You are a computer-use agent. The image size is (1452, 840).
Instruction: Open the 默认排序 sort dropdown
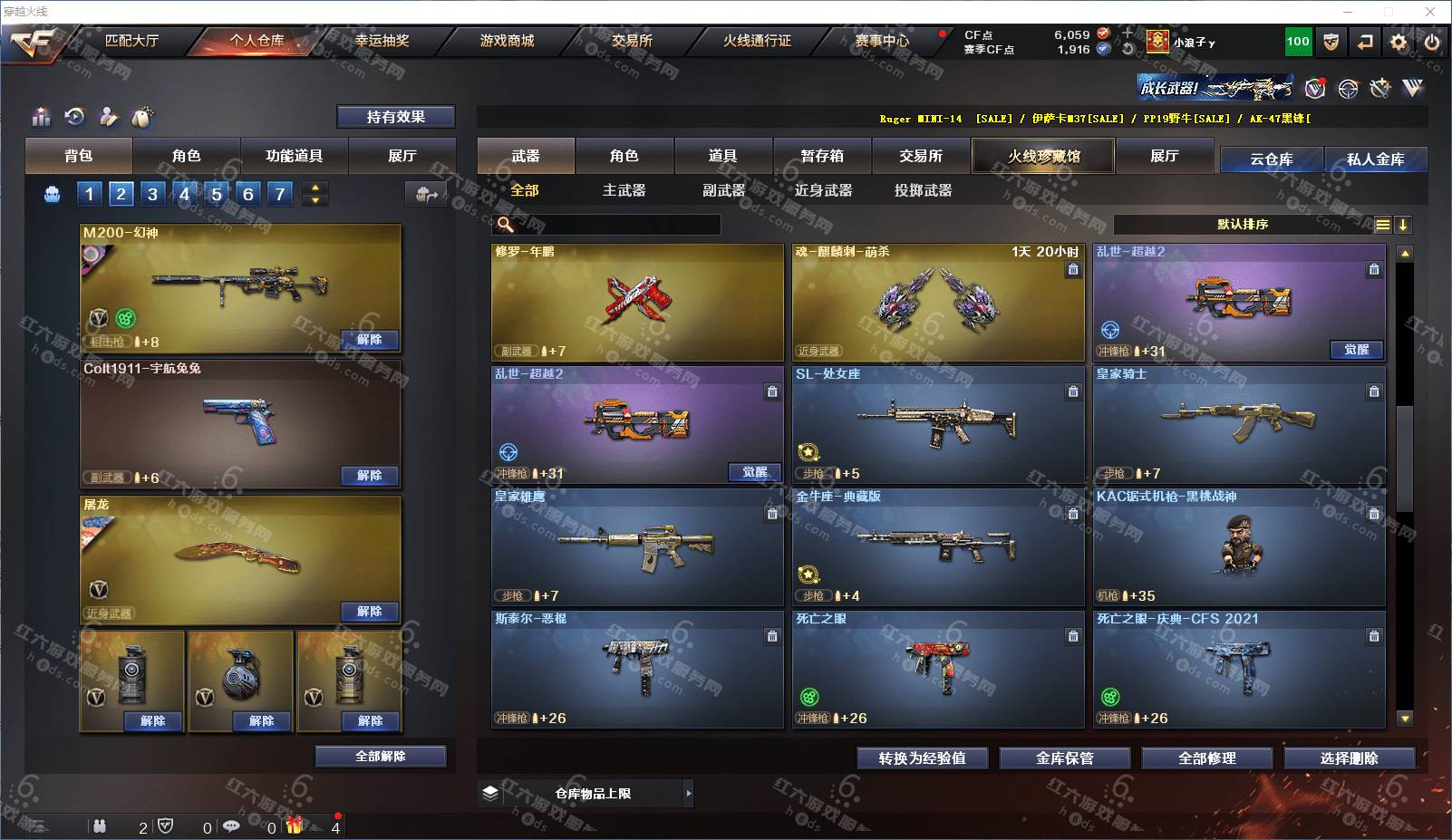1243,225
